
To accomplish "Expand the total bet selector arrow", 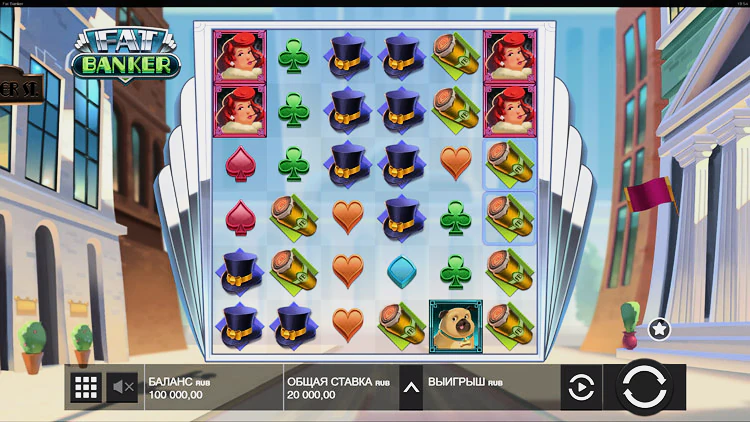I will [410, 387].
